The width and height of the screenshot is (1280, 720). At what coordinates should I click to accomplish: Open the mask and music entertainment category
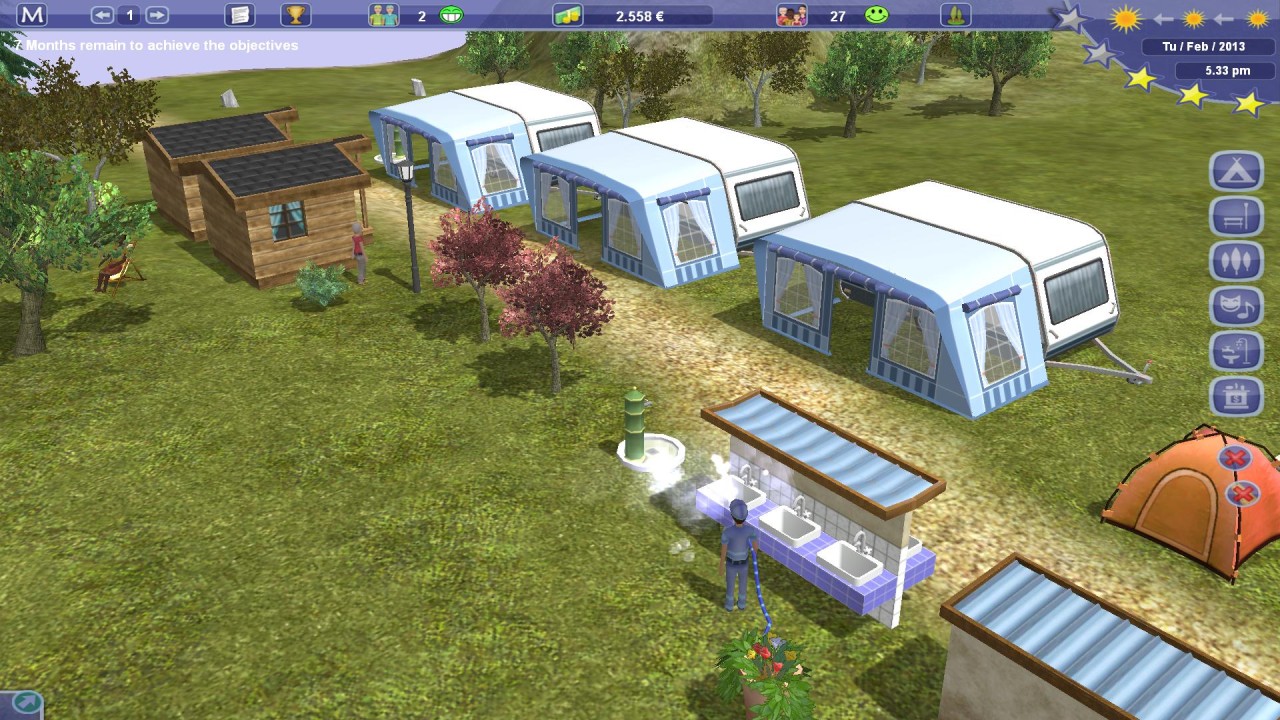tap(1237, 307)
